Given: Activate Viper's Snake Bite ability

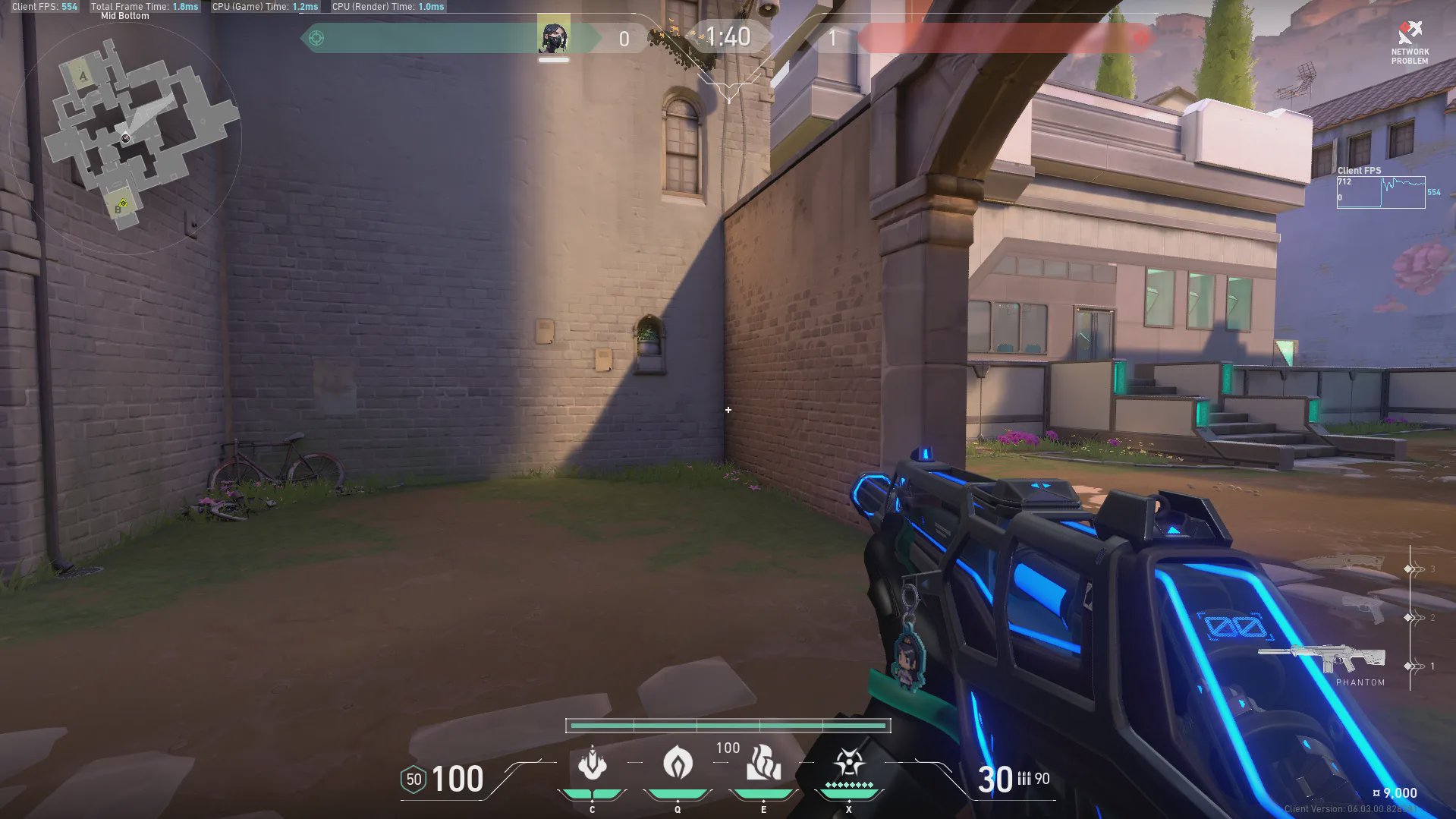Looking at the screenshot, I should tap(593, 764).
